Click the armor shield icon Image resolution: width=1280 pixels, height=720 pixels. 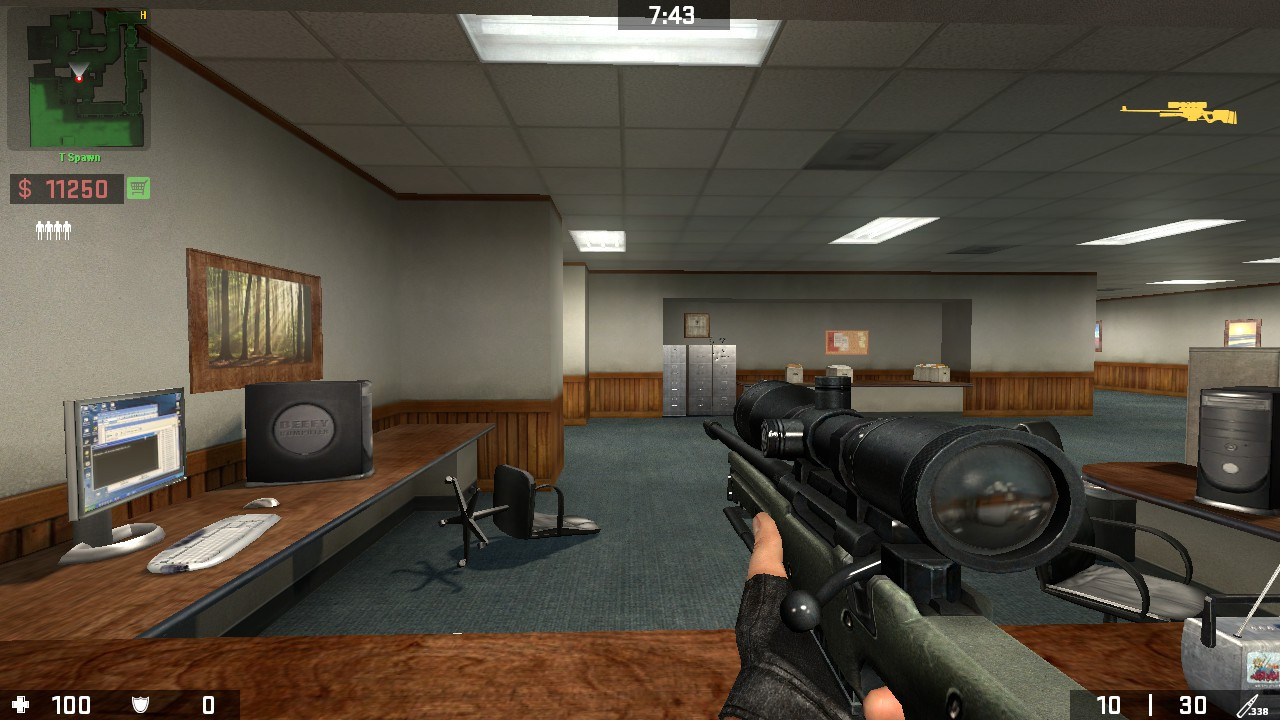point(138,704)
